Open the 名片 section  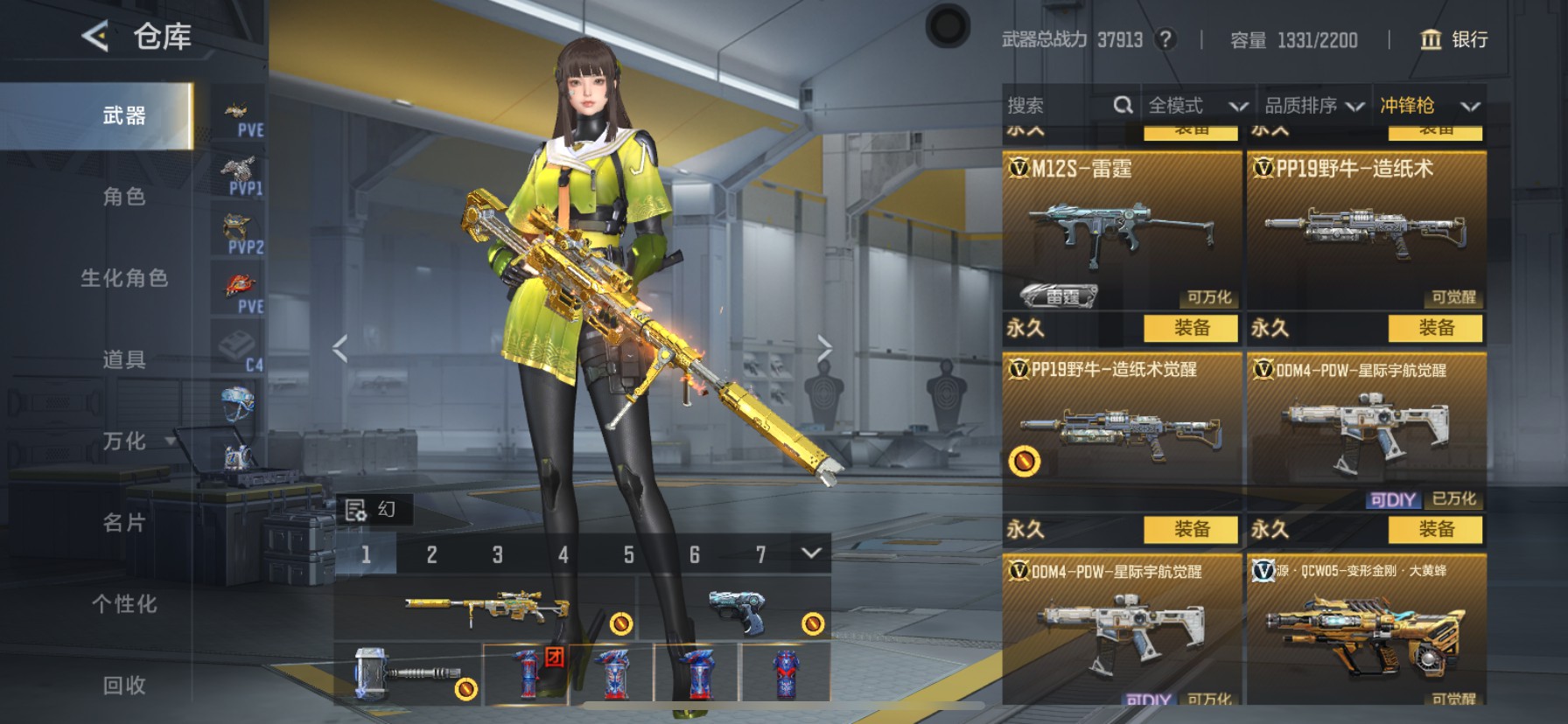coord(124,523)
